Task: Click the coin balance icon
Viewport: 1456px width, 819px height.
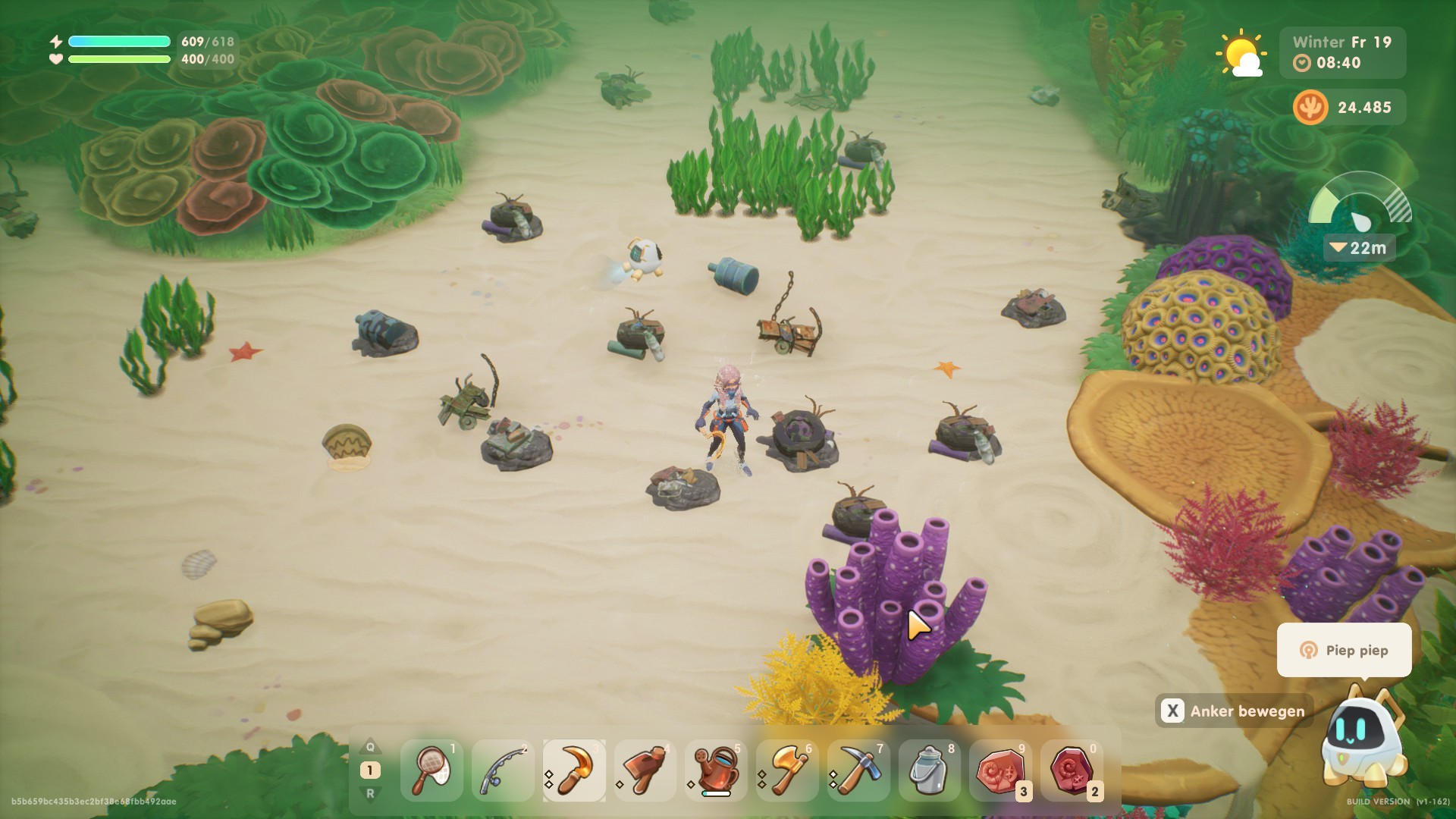Action: (1310, 107)
